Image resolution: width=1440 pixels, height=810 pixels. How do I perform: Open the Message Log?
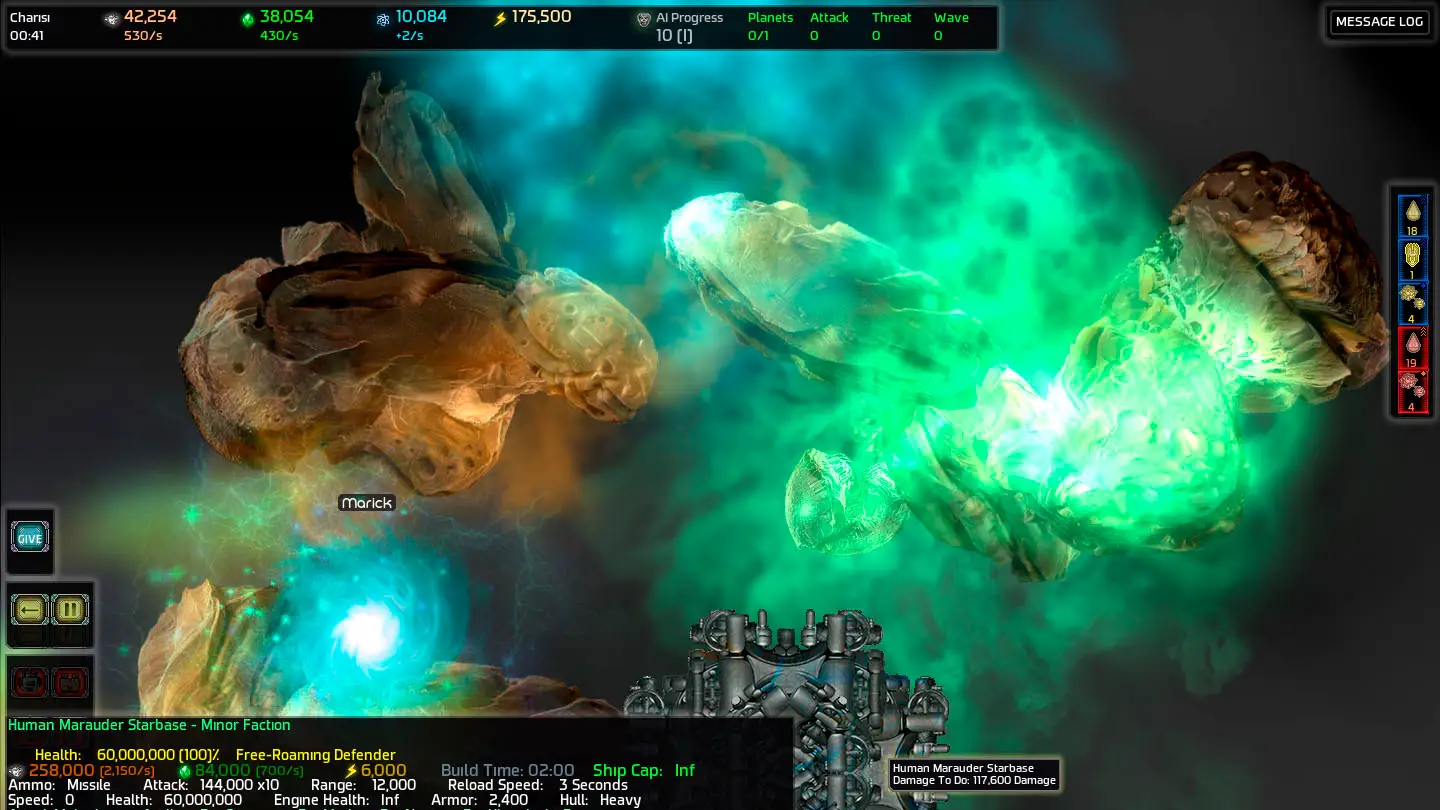1379,22
